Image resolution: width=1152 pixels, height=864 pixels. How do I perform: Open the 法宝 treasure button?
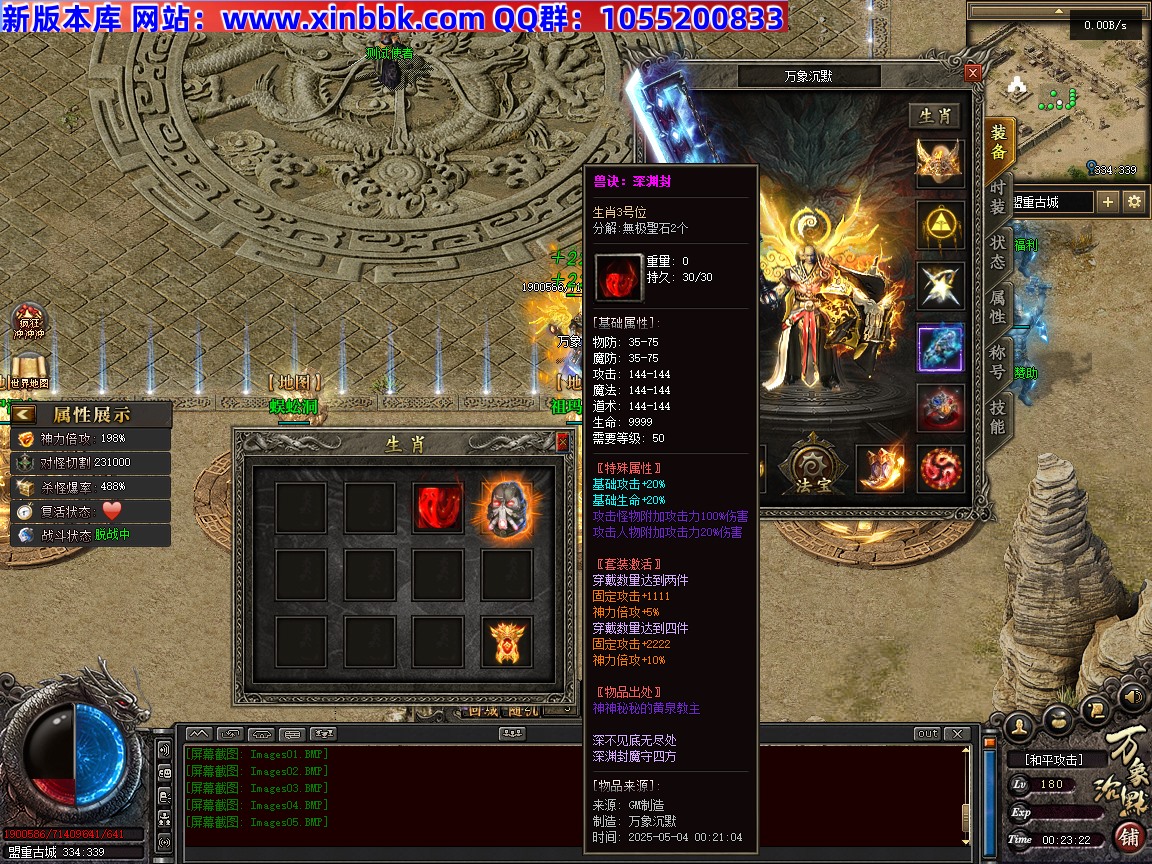click(814, 468)
